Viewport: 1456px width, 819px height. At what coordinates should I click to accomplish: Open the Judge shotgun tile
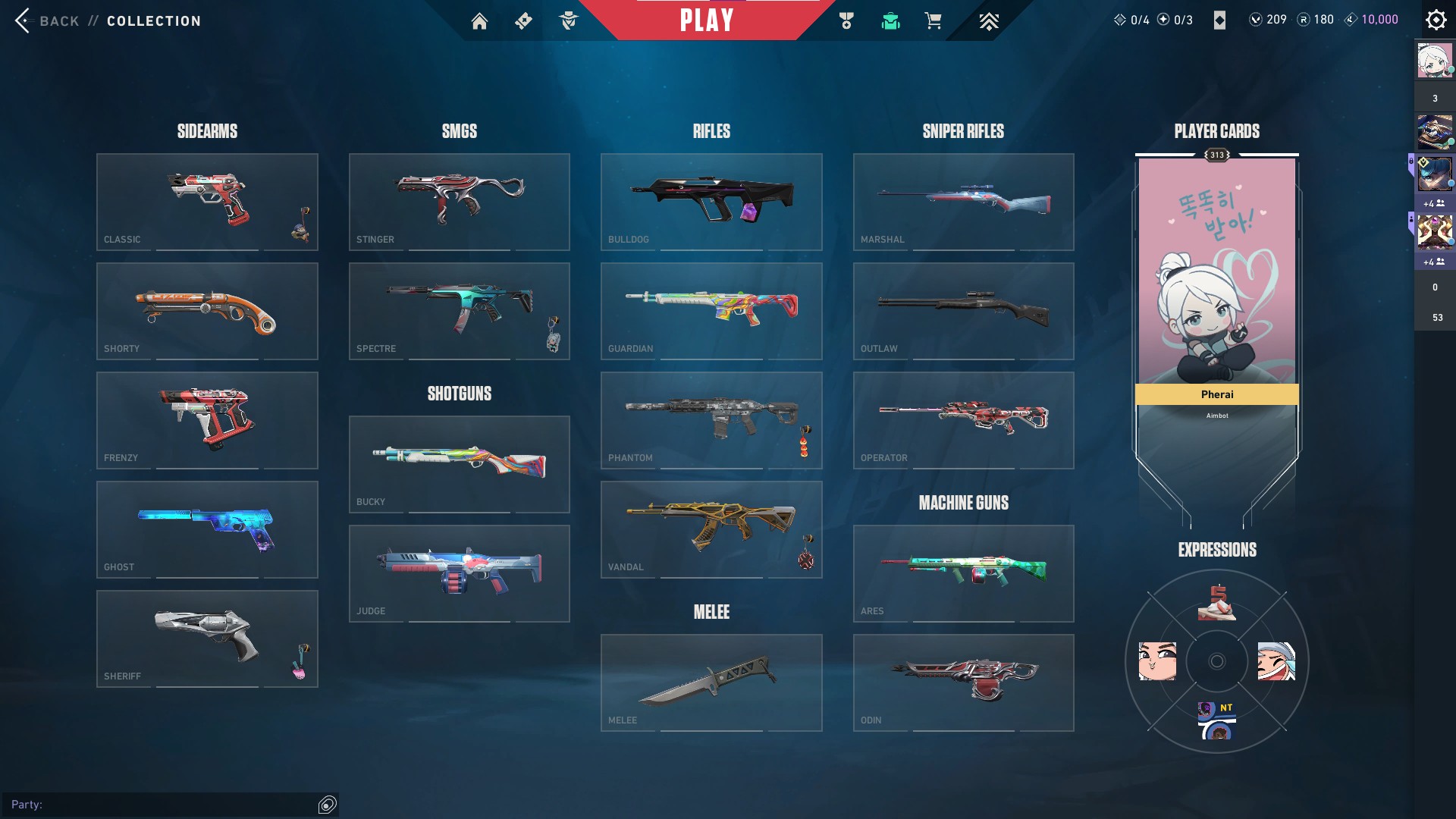click(x=459, y=573)
